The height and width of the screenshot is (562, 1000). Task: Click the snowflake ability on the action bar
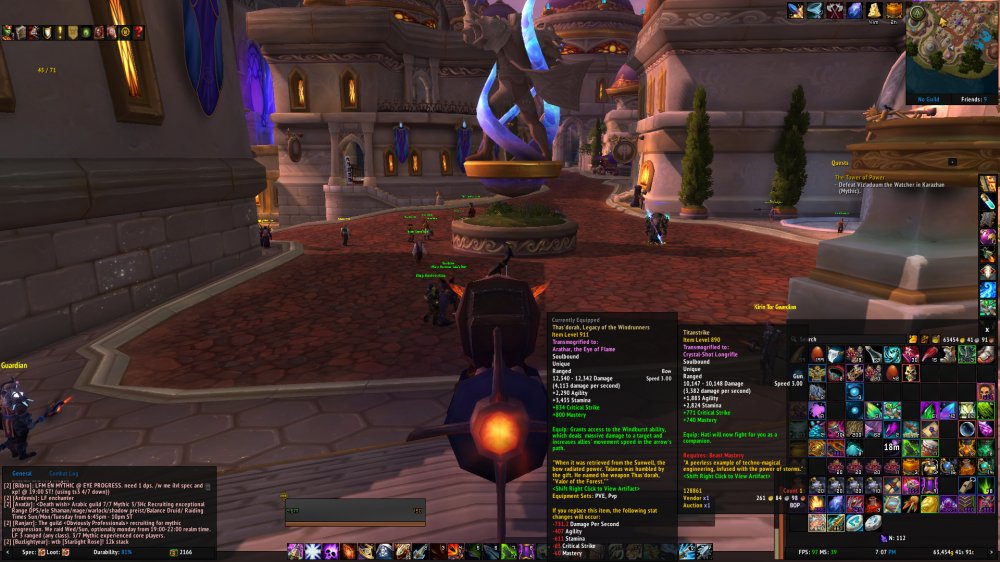point(311,551)
